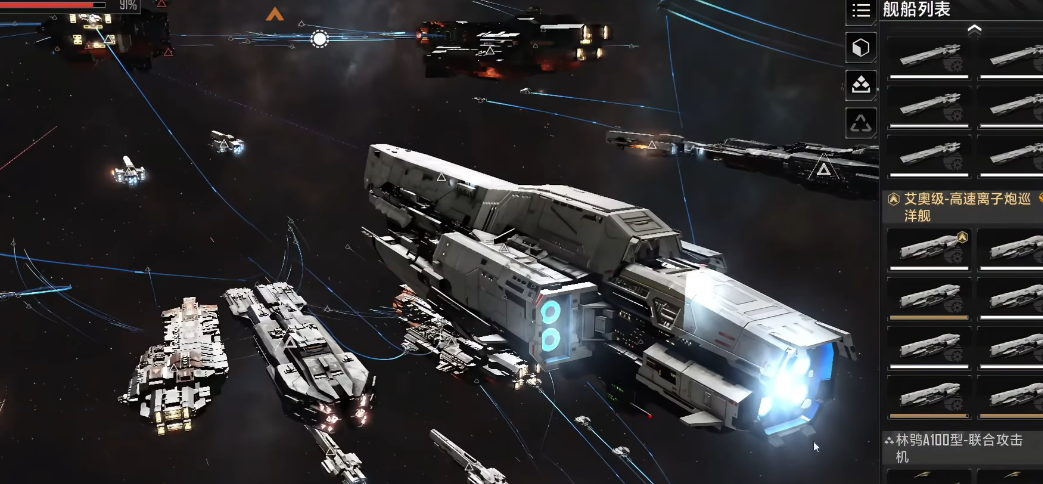This screenshot has width=1043, height=484.
Task: Select the 林鸮A100型-联合攻击机 group header
Action: click(x=960, y=446)
